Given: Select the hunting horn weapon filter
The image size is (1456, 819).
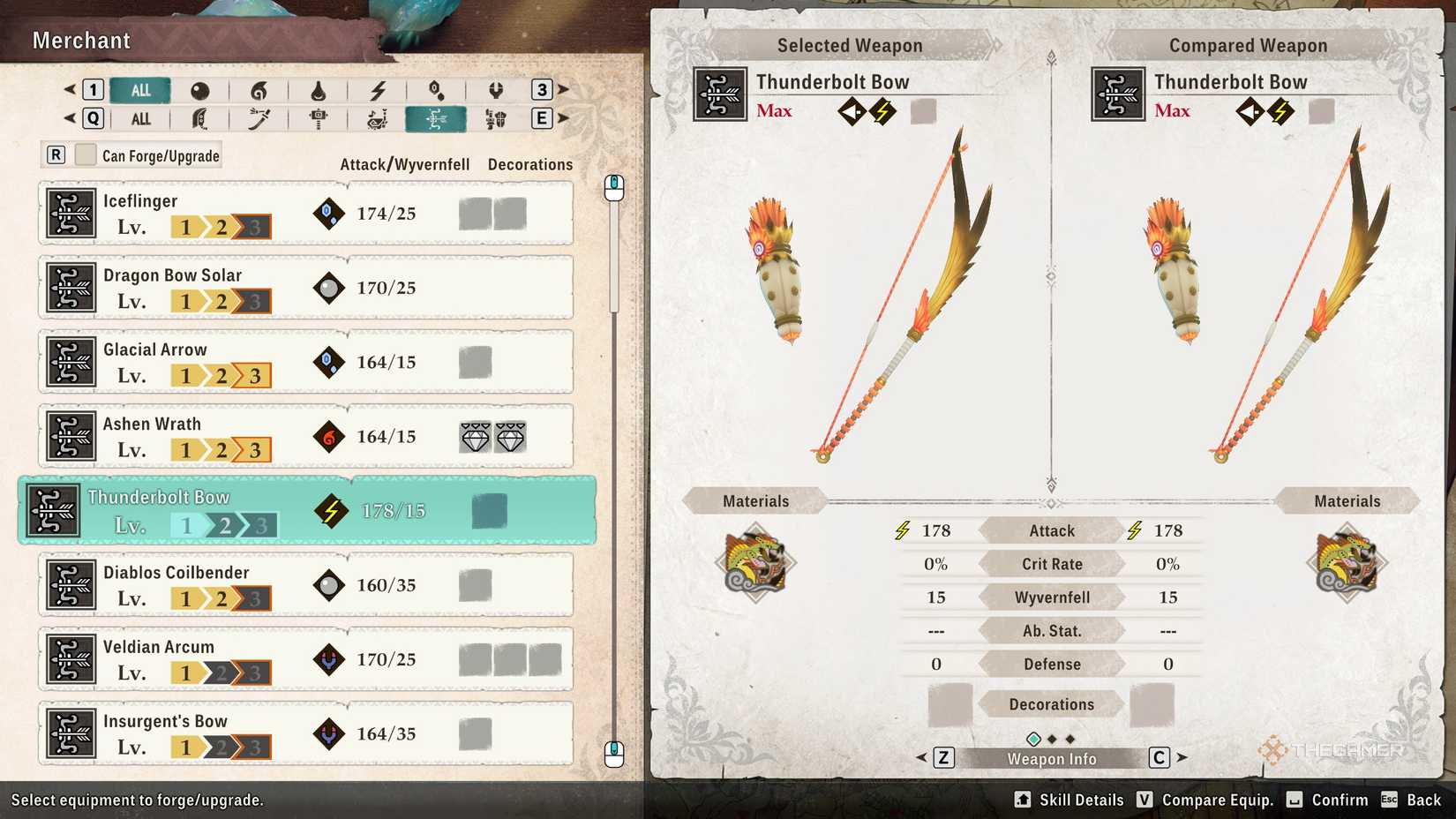Looking at the screenshot, I should 379,118.
